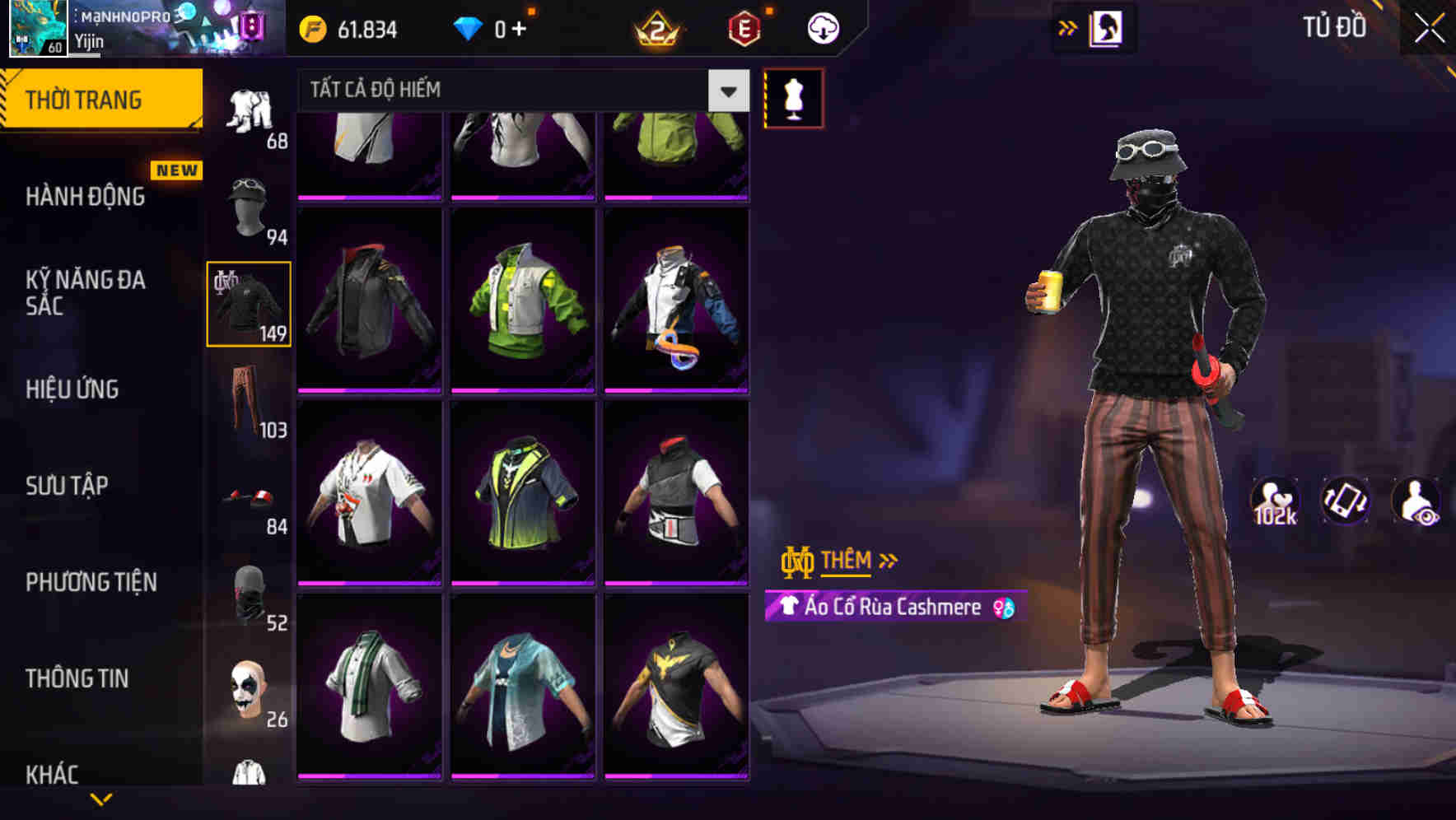
Task: Collapse the panel with the >> arrow at top right
Action: point(1067,27)
